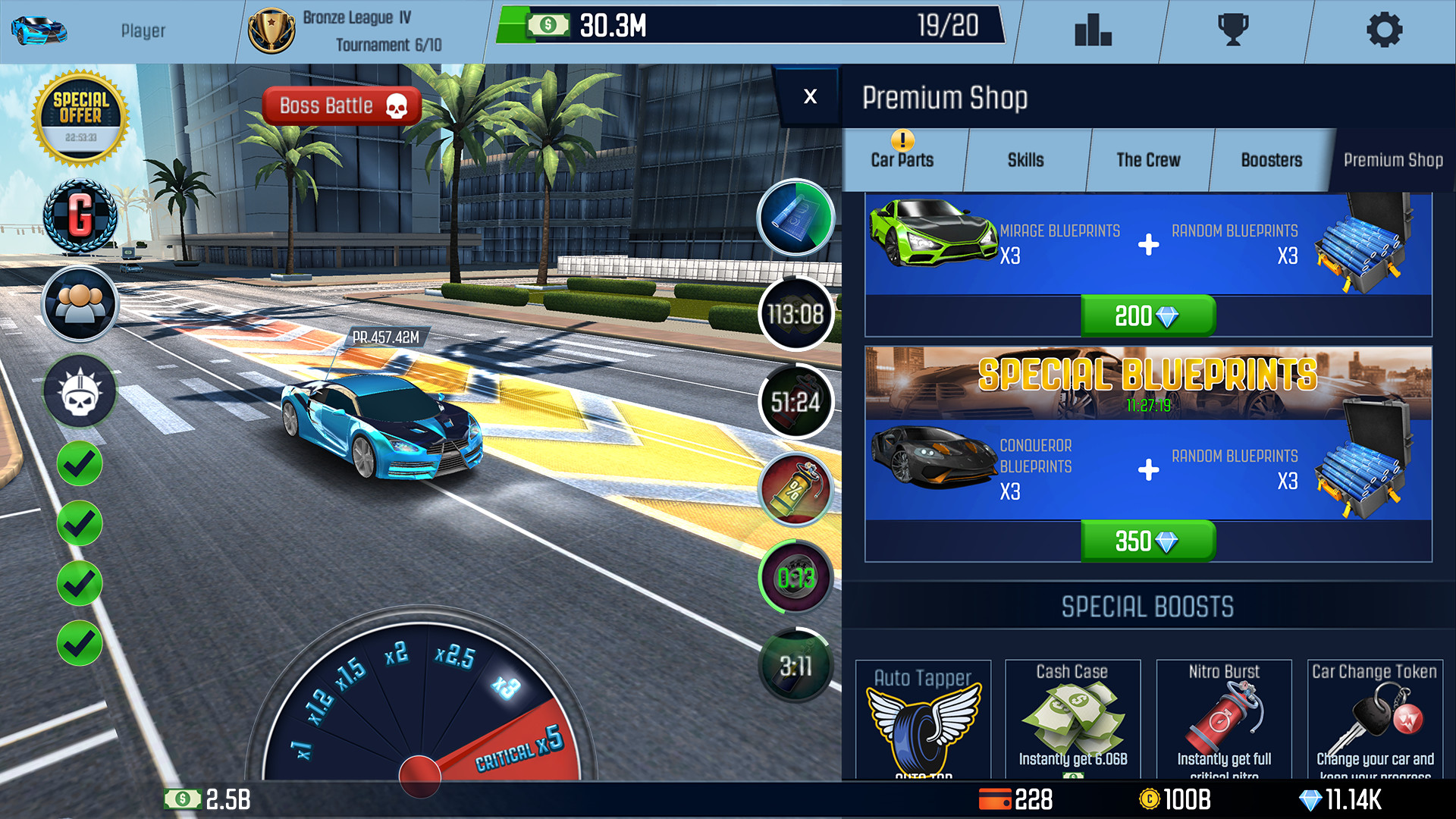This screenshot has height=819, width=1456.
Task: Open the Skills tab
Action: 1026,160
